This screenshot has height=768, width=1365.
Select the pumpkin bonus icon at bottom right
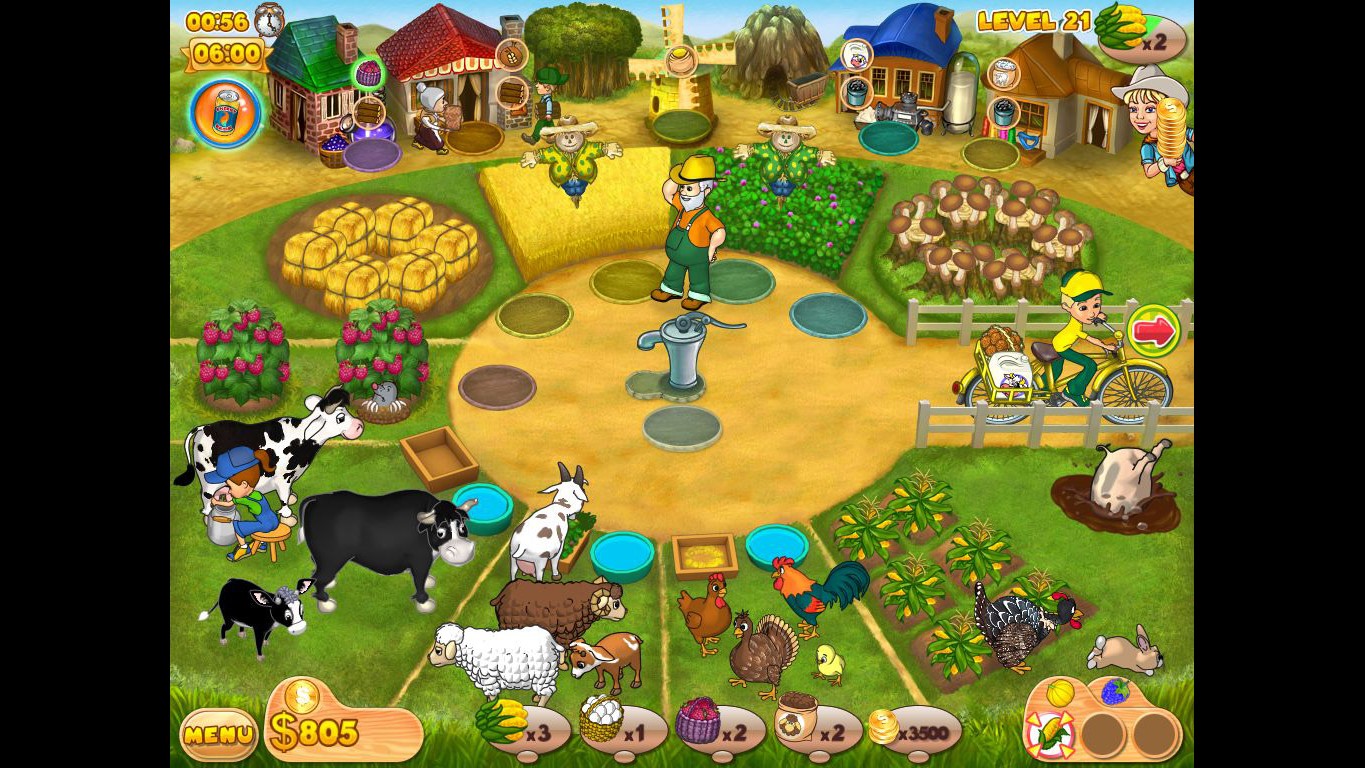coord(1060,692)
